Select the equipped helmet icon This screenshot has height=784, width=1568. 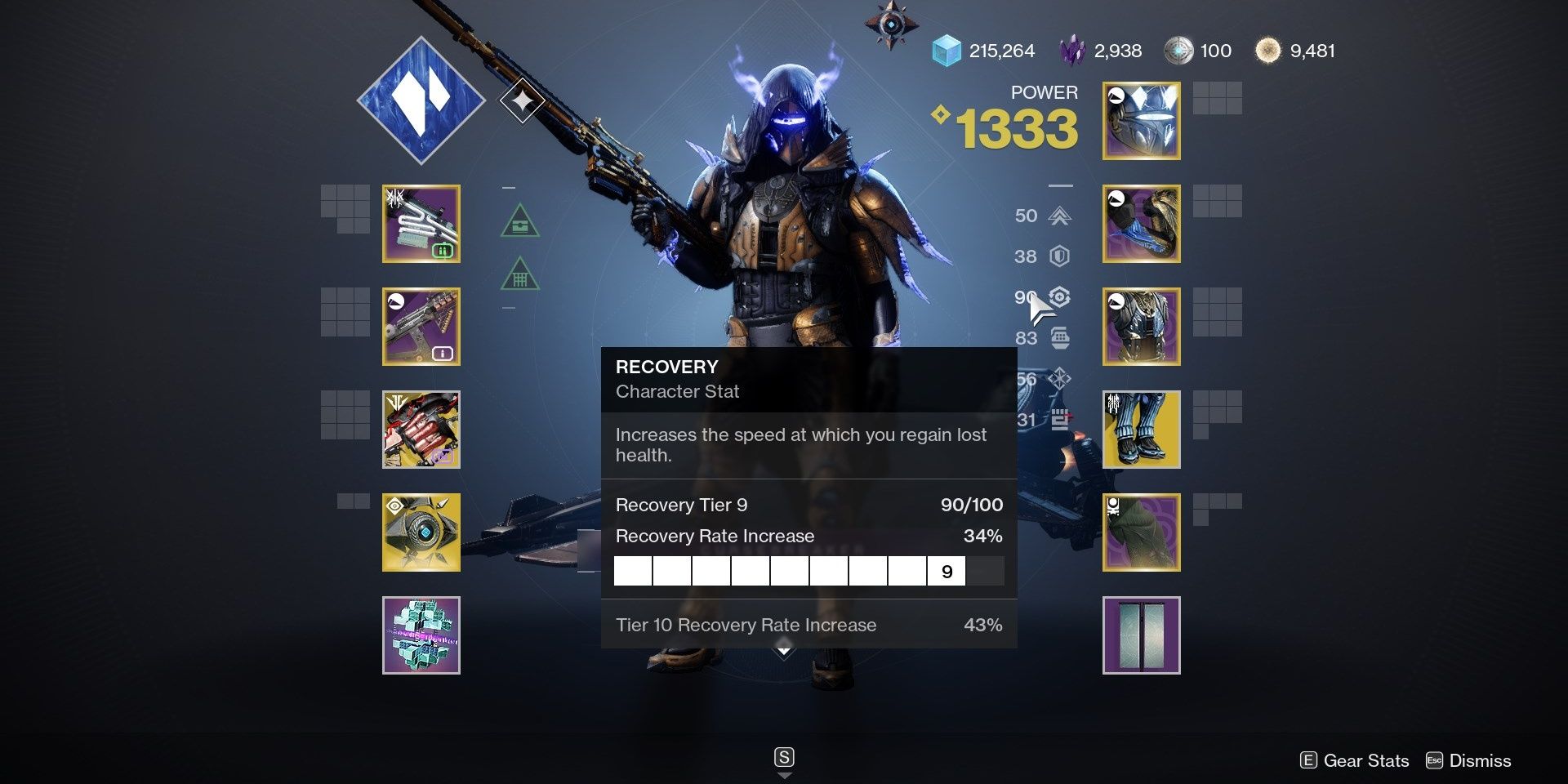pyautogui.click(x=1141, y=121)
